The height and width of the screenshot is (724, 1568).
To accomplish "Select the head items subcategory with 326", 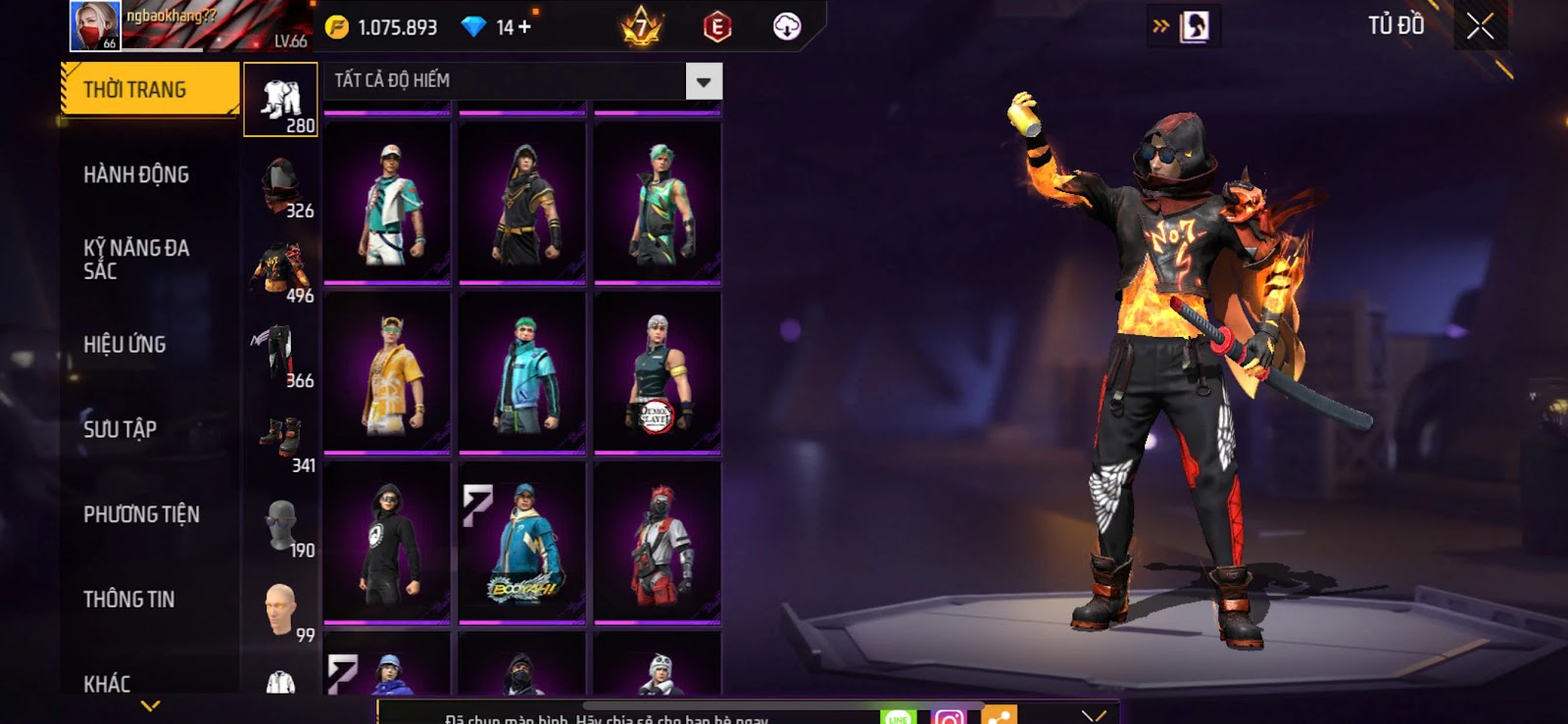I will coord(281,186).
